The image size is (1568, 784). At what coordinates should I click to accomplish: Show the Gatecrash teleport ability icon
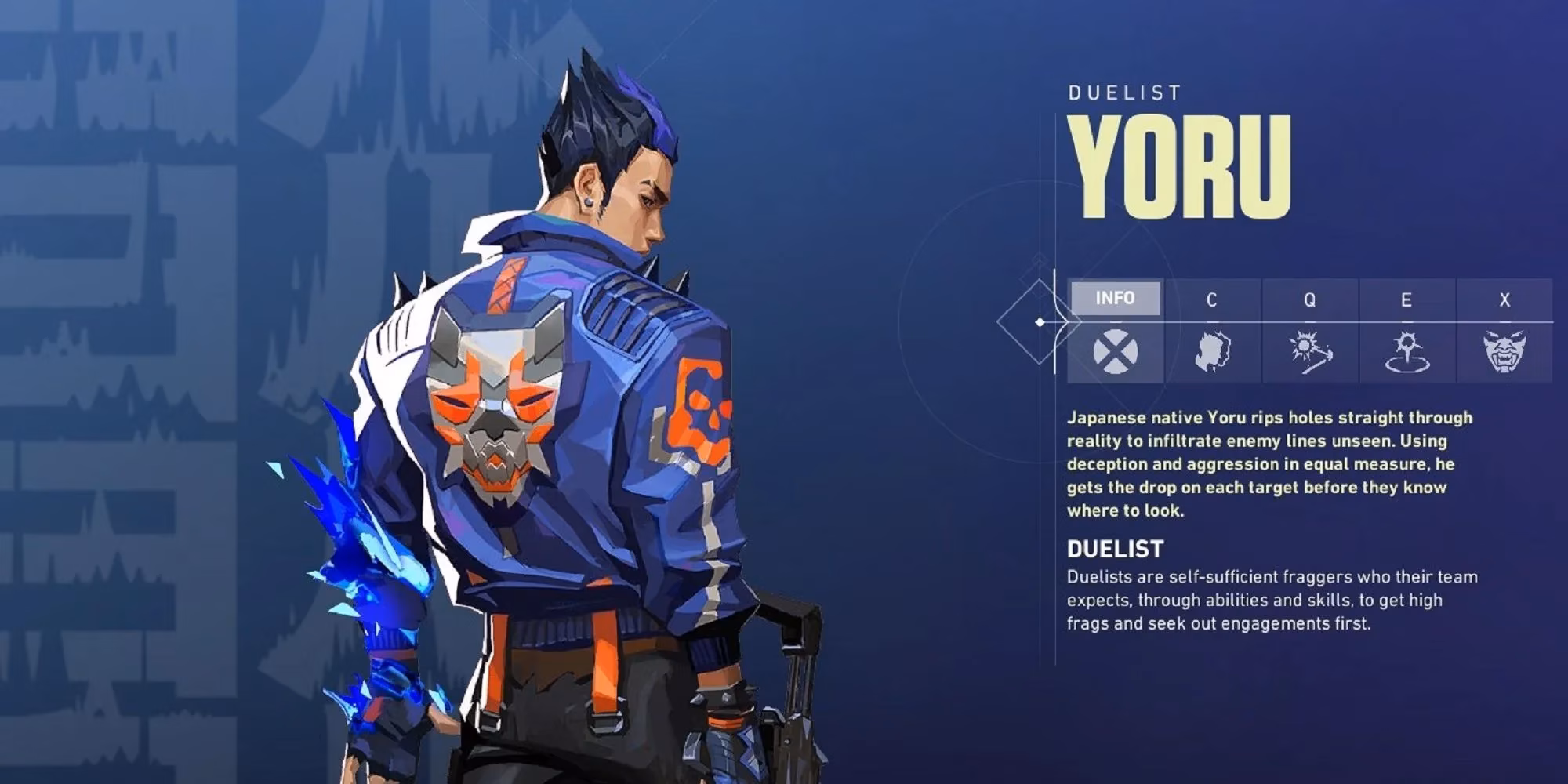click(1407, 351)
